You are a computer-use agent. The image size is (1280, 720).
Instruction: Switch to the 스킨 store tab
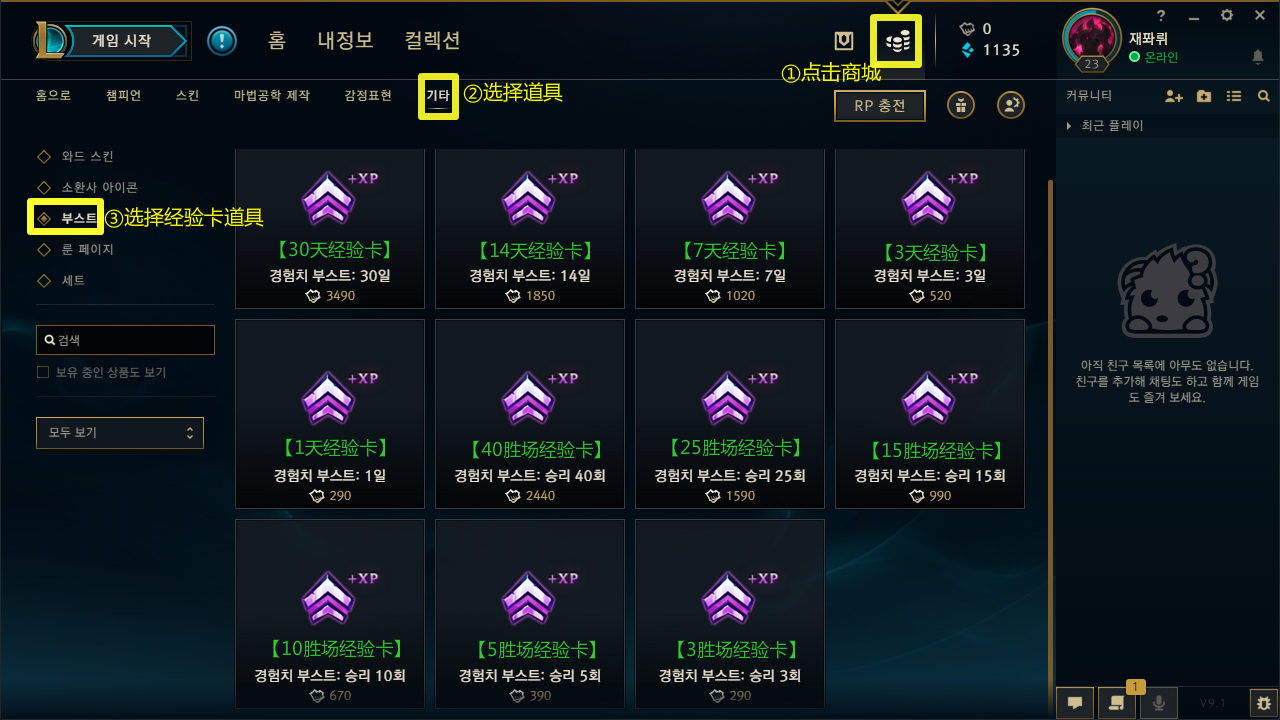point(187,96)
